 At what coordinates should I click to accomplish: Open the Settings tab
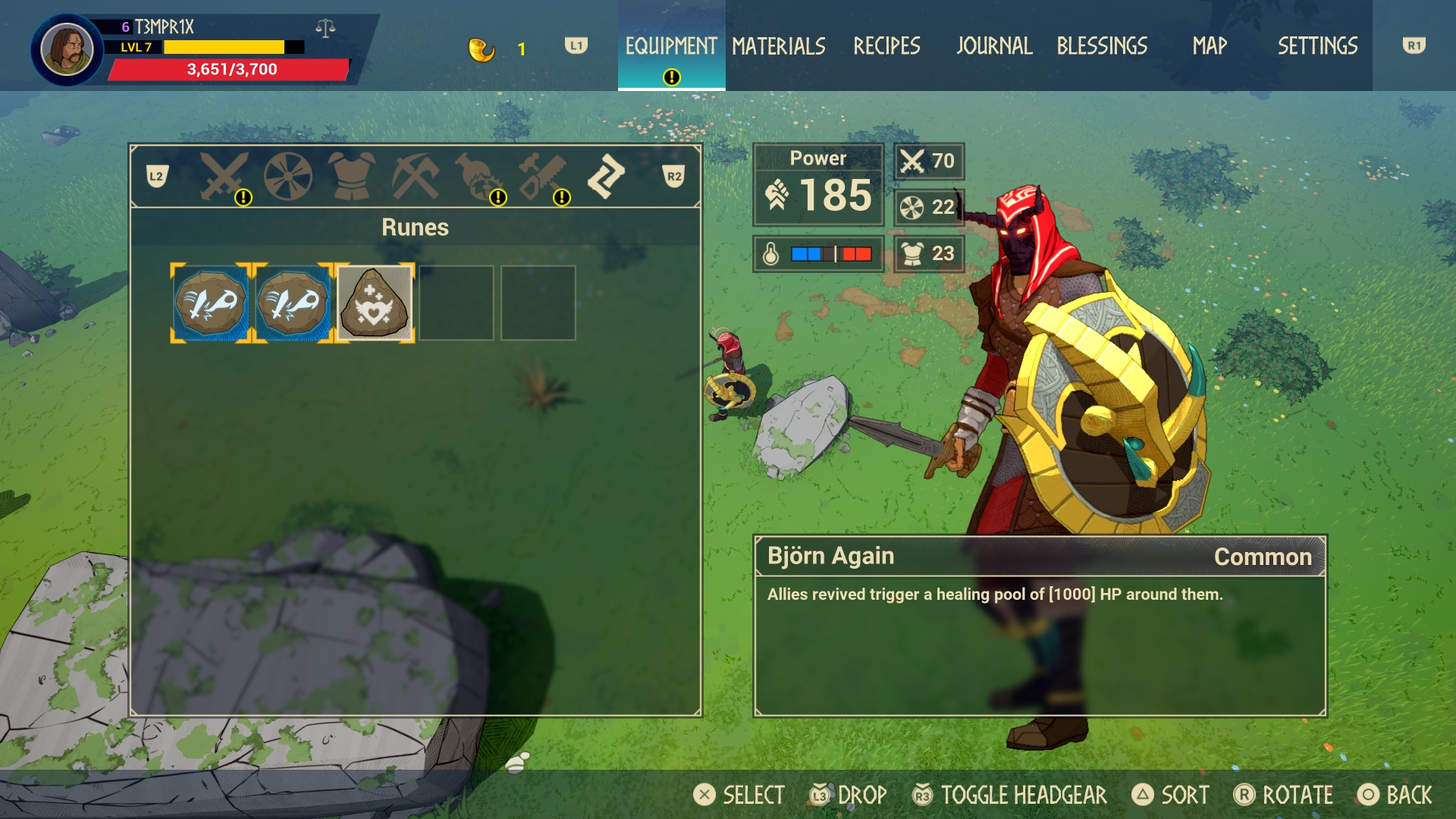(x=1317, y=46)
